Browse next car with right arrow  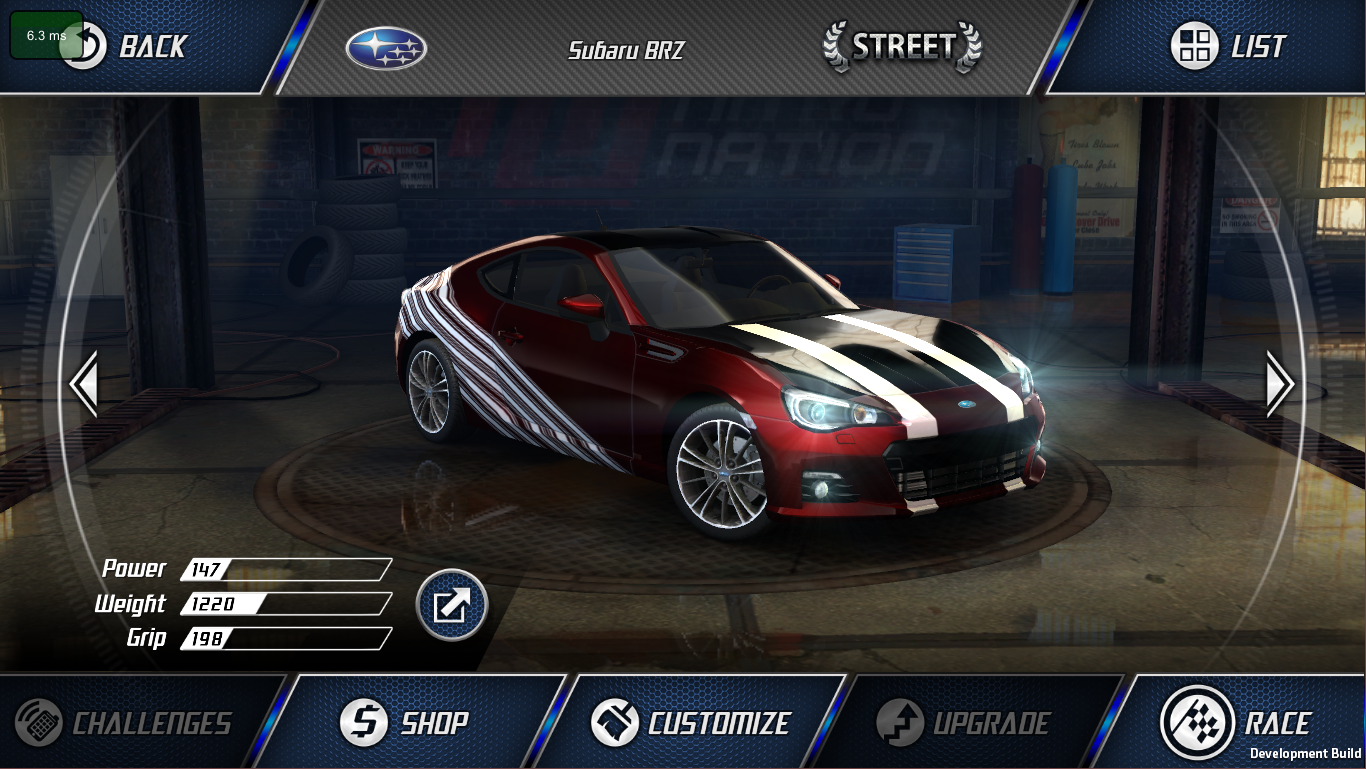[1280, 384]
